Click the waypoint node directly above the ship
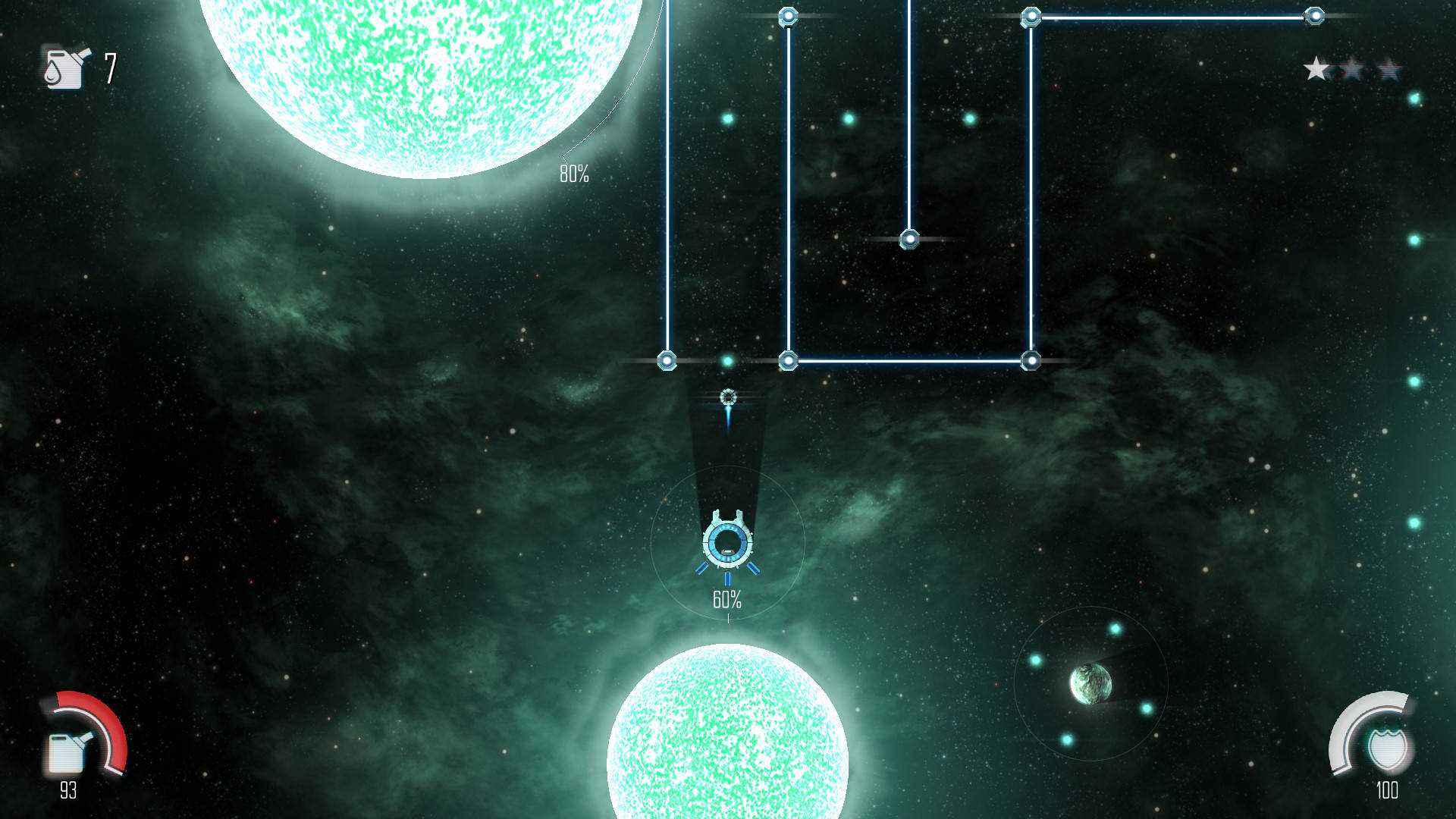 727,395
